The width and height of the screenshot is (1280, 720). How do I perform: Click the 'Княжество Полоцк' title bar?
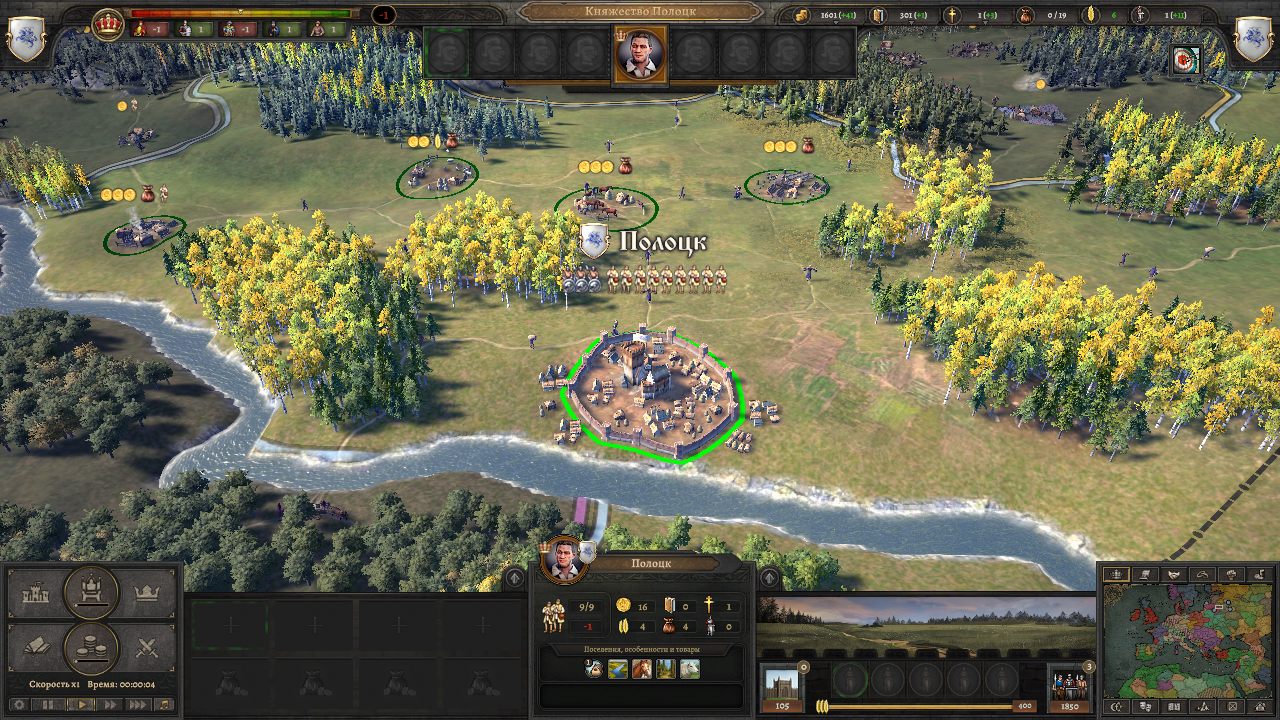pyautogui.click(x=640, y=13)
